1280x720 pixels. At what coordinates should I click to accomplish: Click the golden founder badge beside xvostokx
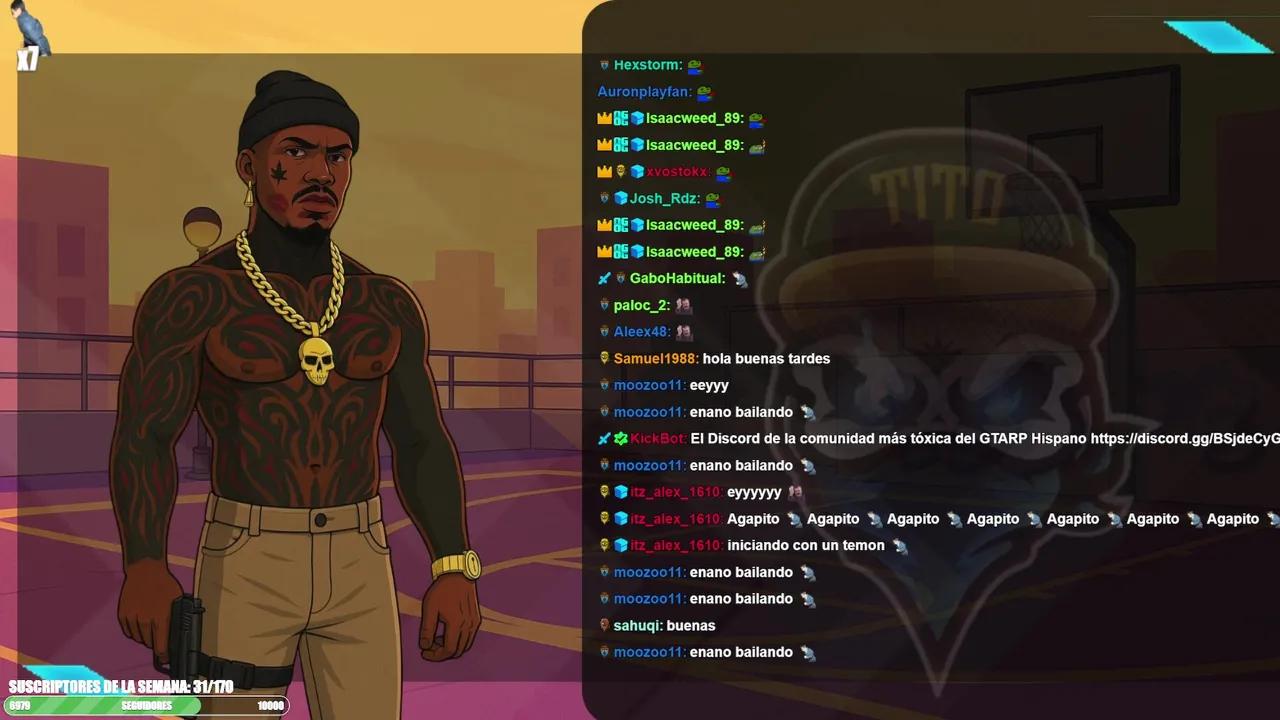[x=621, y=171]
